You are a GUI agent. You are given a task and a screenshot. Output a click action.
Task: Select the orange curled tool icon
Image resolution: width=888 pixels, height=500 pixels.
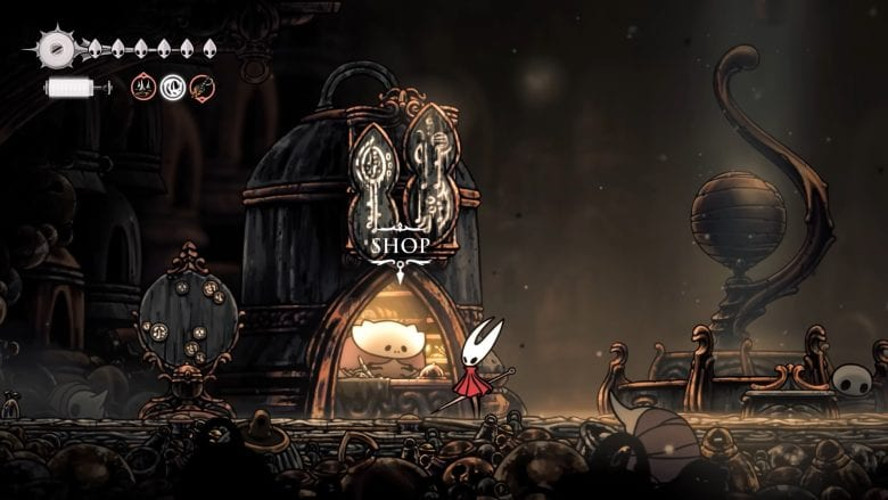202,88
